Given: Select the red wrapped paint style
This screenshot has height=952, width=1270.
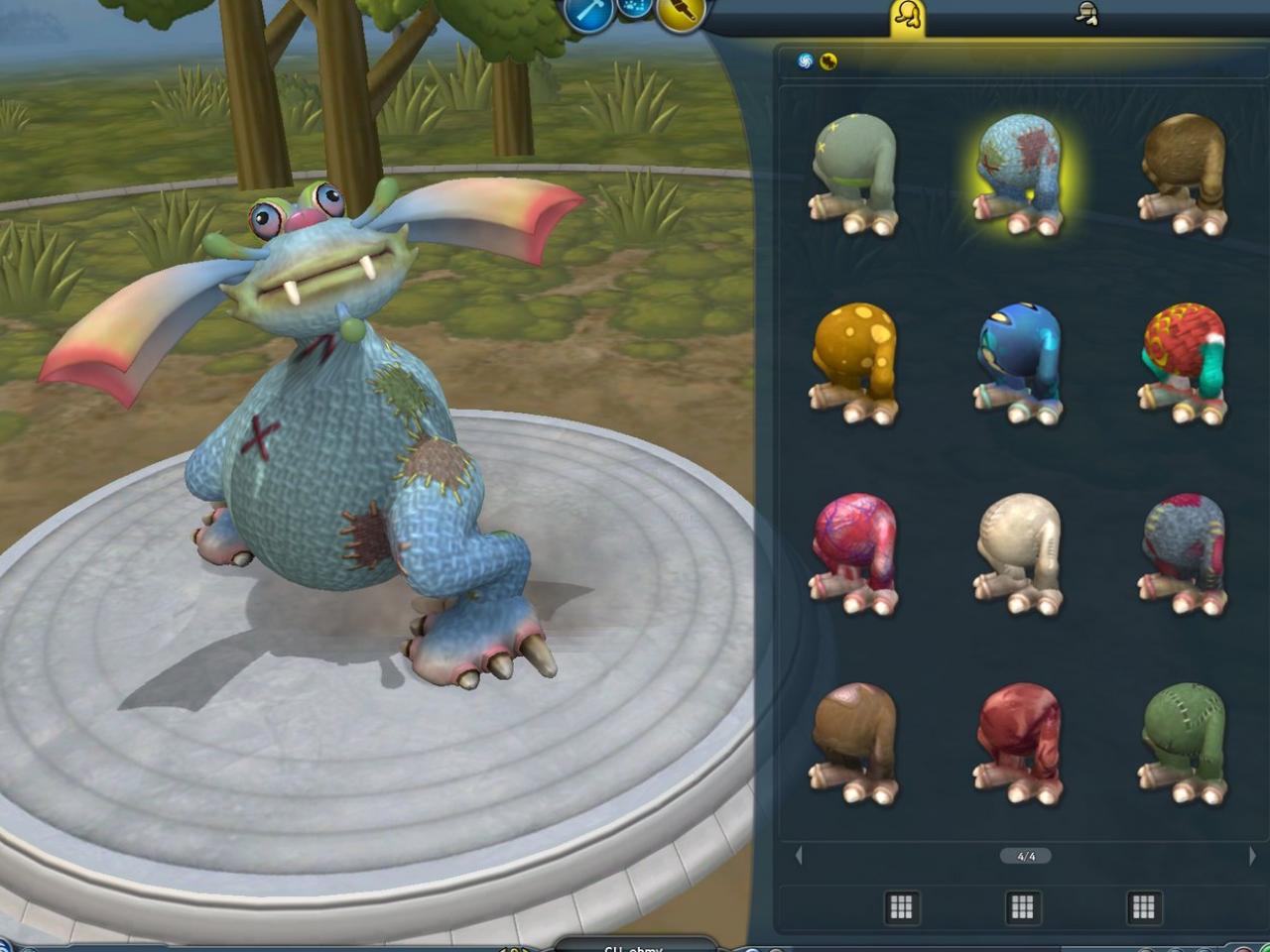Looking at the screenshot, I should (1020, 742).
